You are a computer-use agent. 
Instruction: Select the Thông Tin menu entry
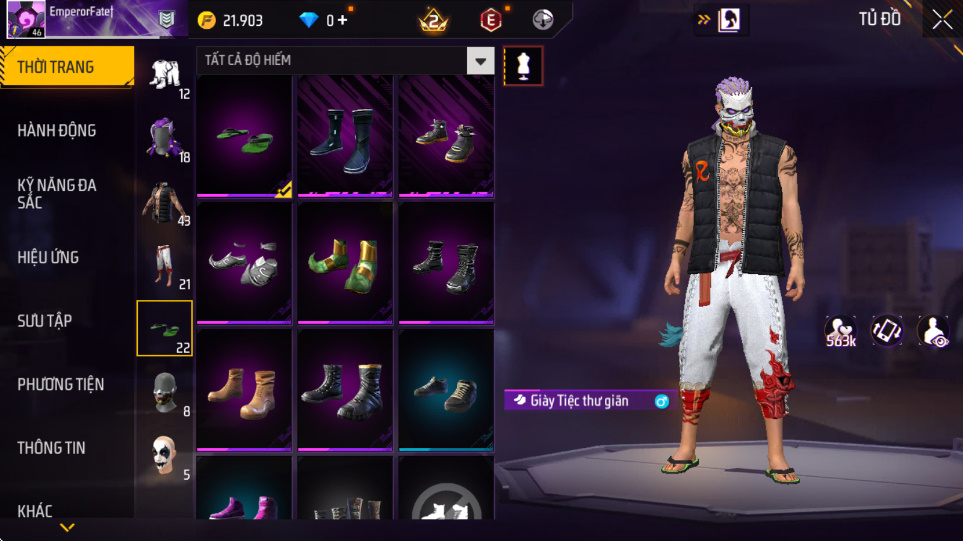(x=51, y=447)
